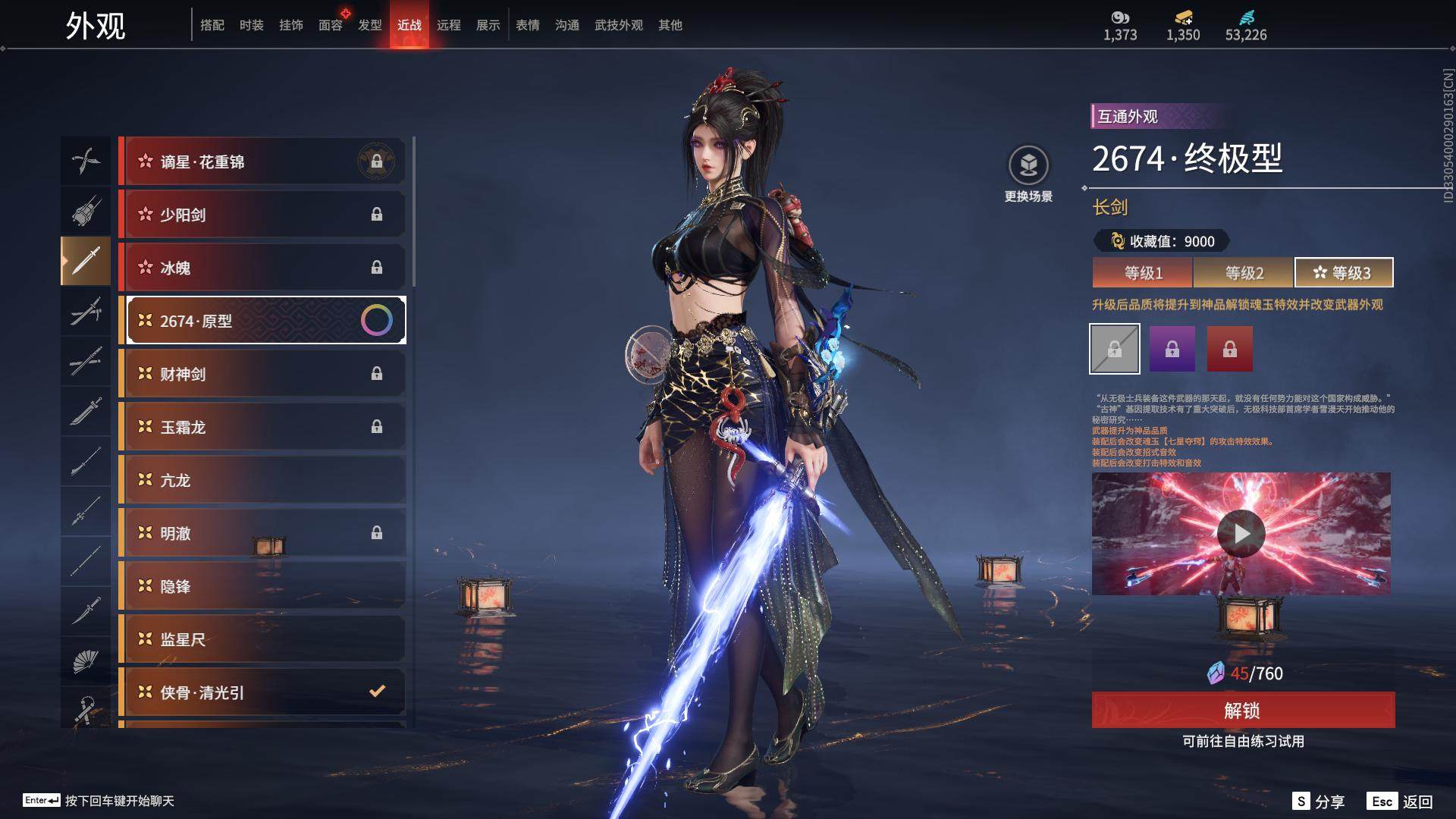Open the 发型 hairstyle tab

[369, 25]
